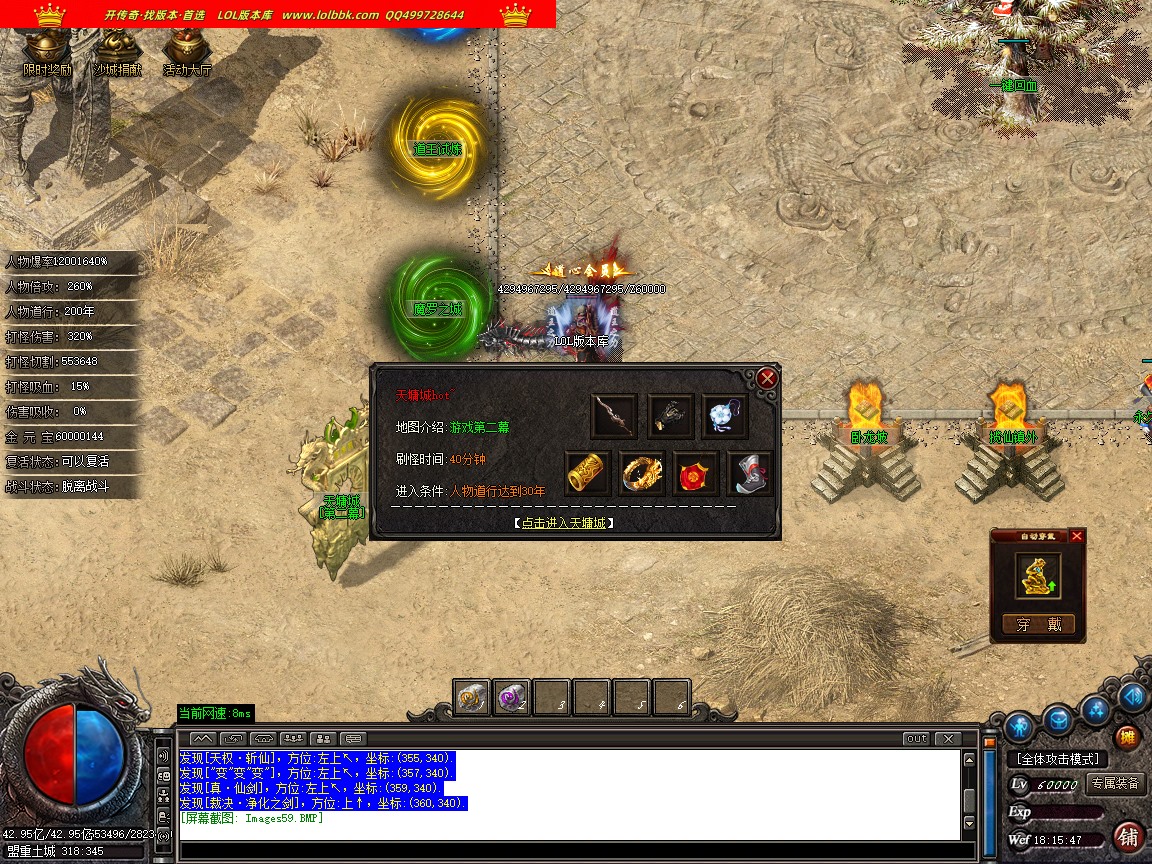
Task: Open the 限时奖励 timed rewards icon
Action: (47, 48)
